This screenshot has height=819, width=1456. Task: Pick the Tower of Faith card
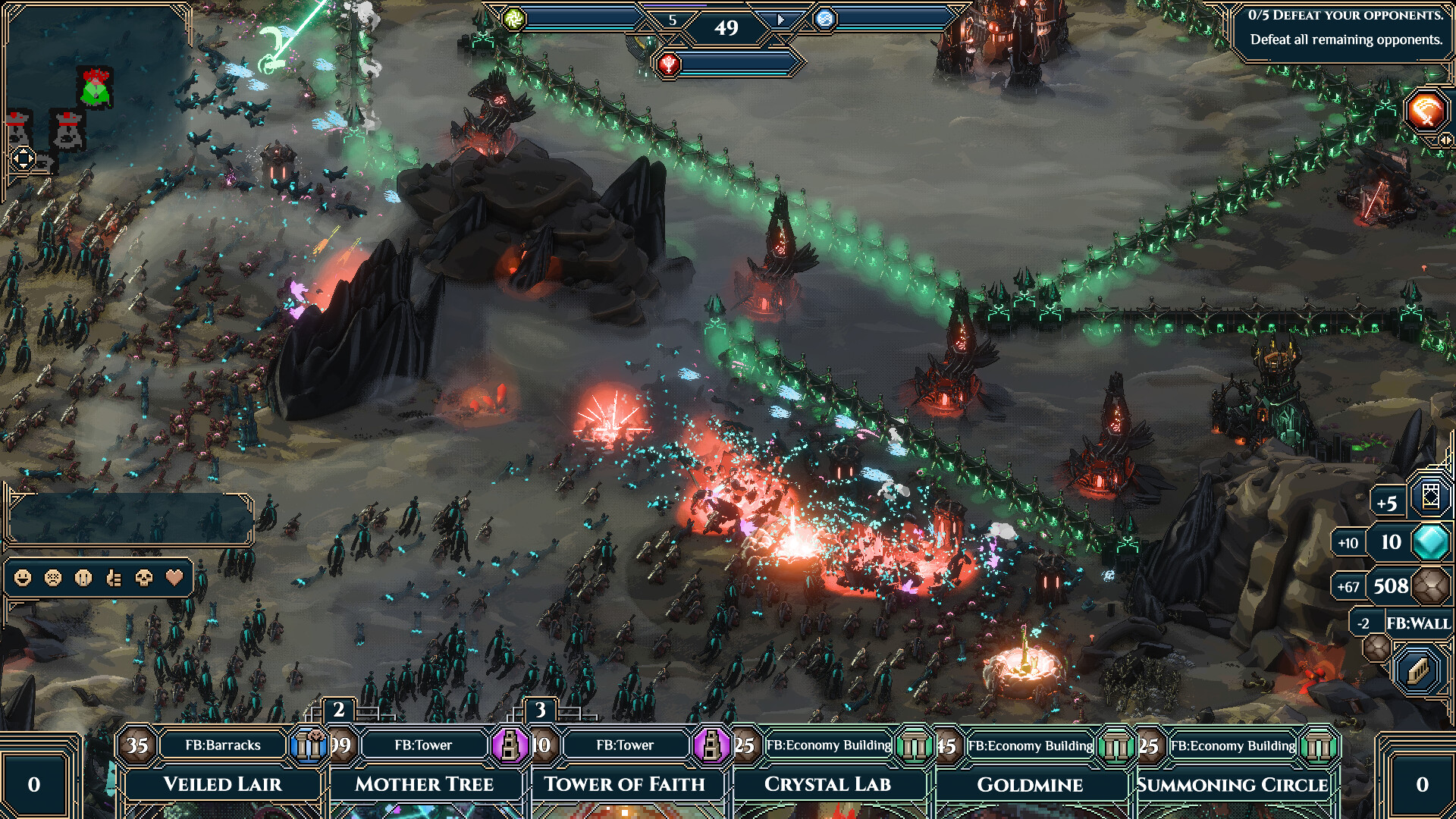click(624, 783)
